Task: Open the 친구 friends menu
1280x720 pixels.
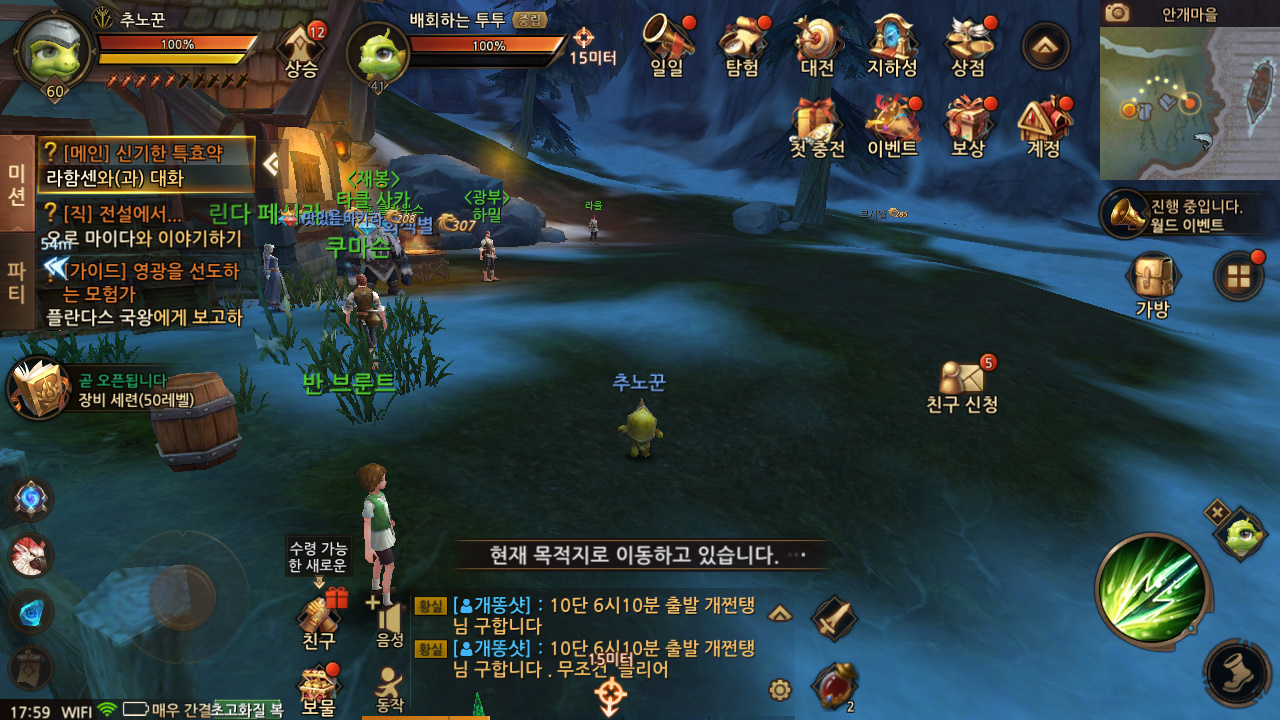Action: (319, 617)
